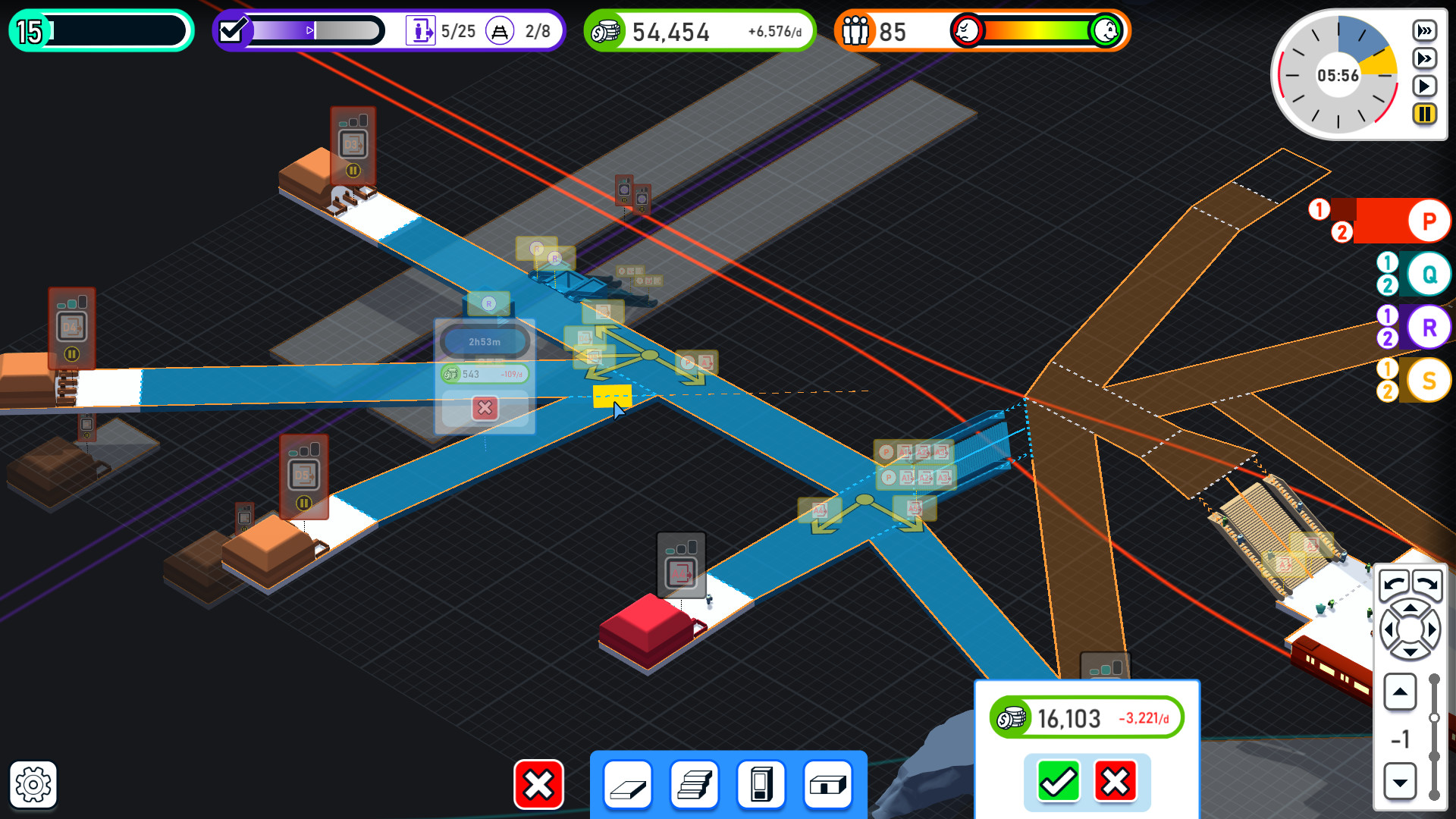This screenshot has width=1456, height=819.
Task: Activate the double game speed
Action: click(1425, 57)
